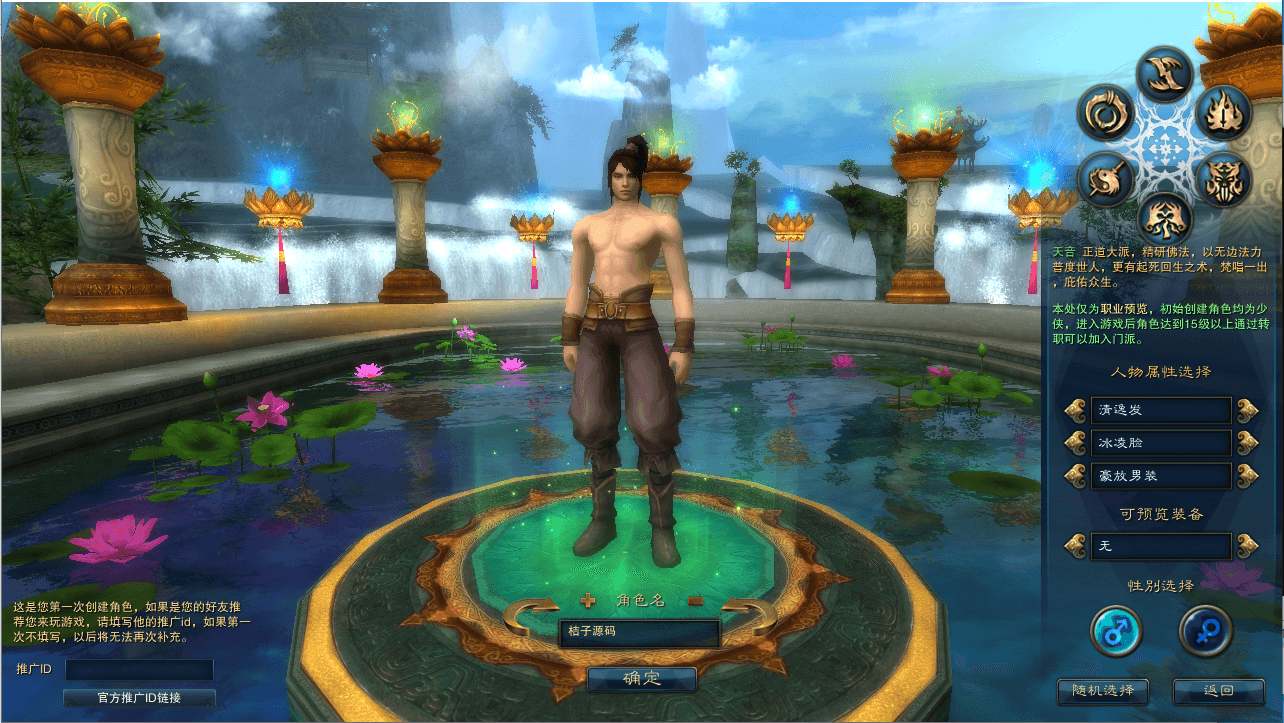This screenshot has width=1284, height=723.
Task: Select the twin blades class icon
Action: [1165, 73]
